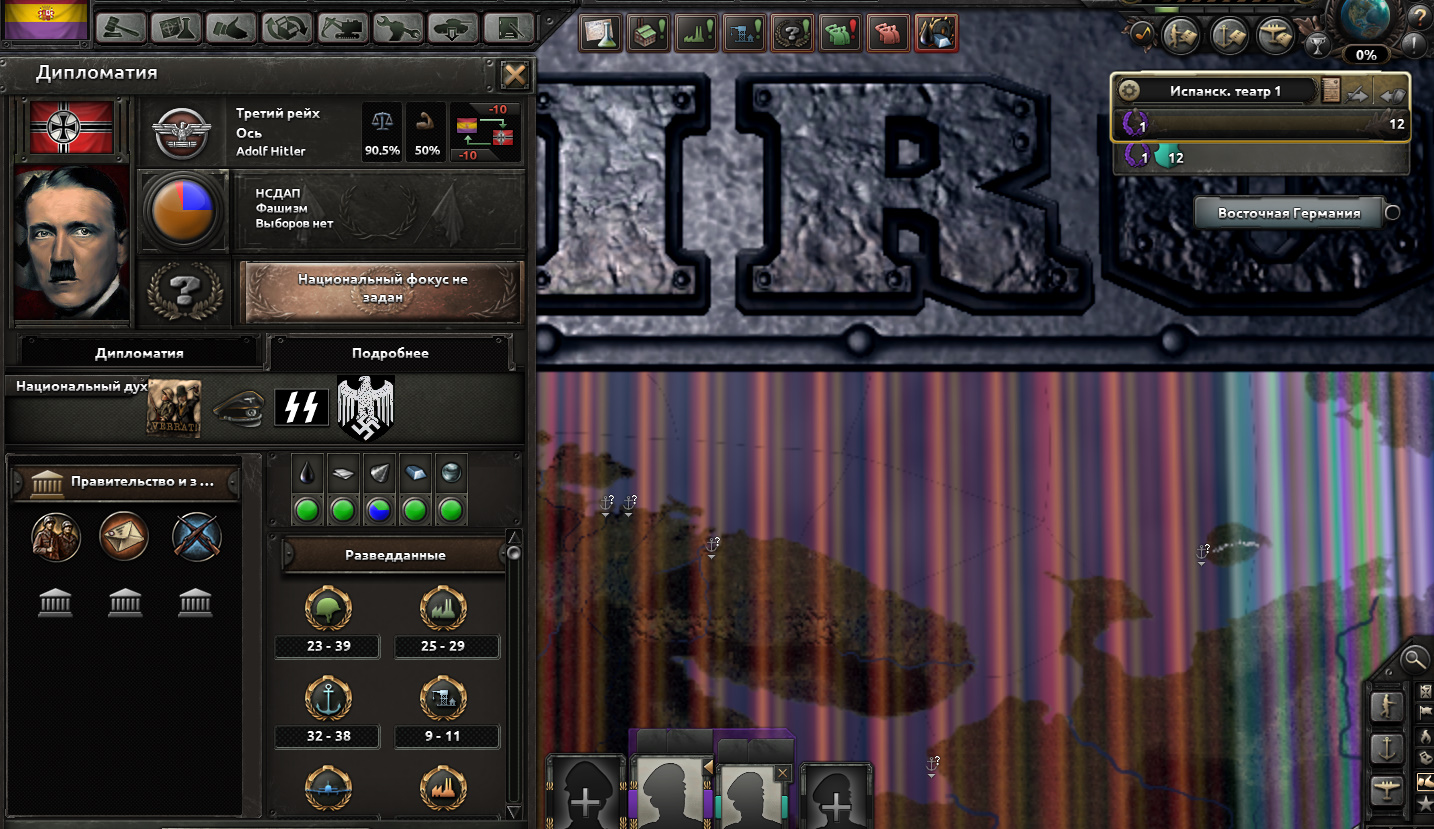Open theater settings via the gear icon

coord(1130,89)
